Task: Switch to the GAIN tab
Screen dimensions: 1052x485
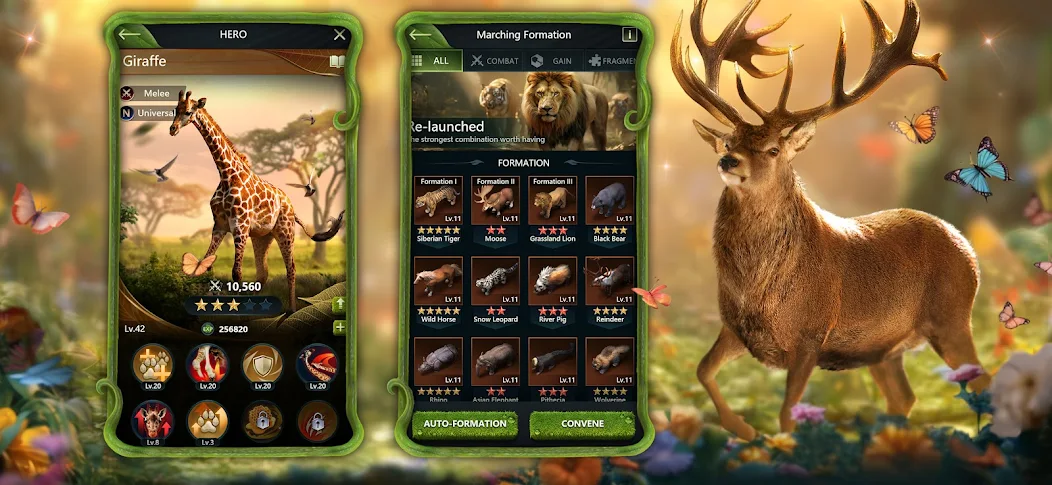Action: (552, 61)
